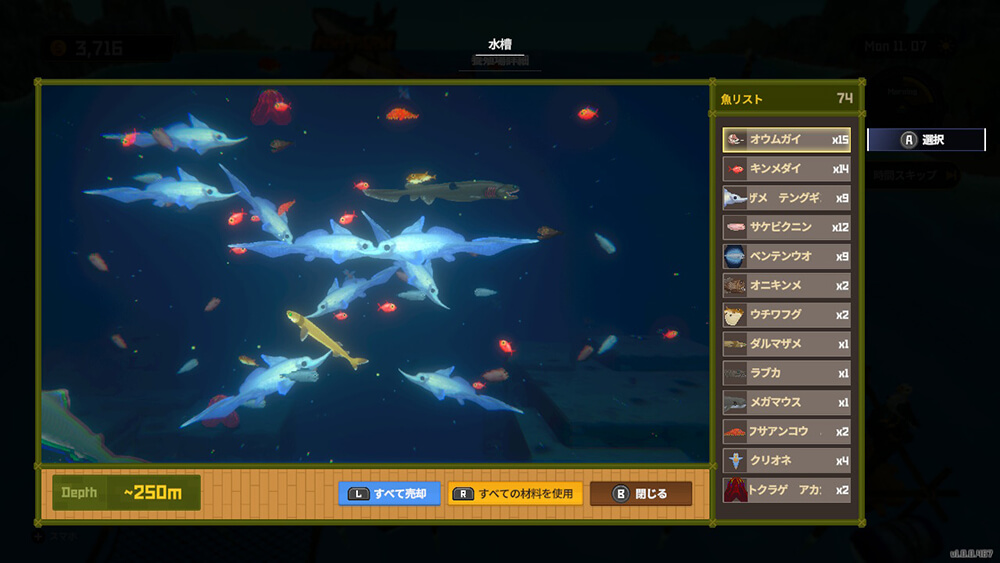Use all materials with すべての材料を使用
This screenshot has width=1000, height=563.
point(515,494)
